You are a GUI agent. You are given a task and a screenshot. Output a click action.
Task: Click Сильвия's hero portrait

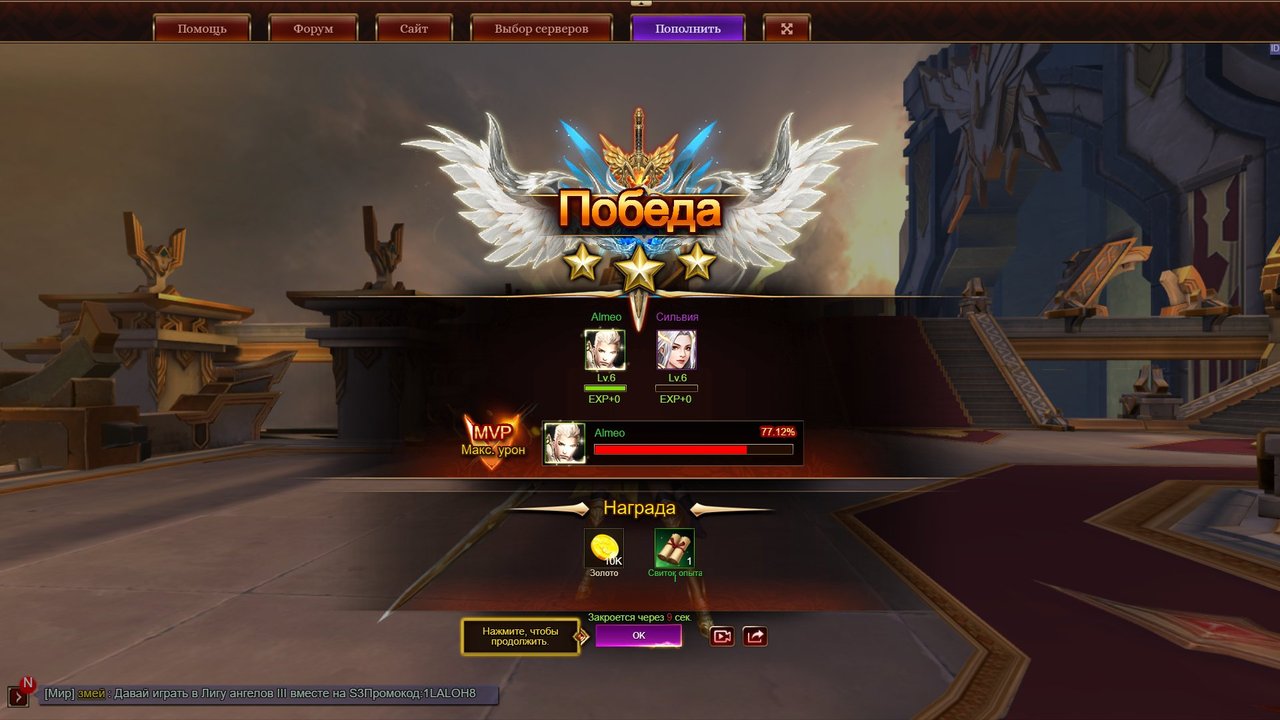tap(676, 350)
